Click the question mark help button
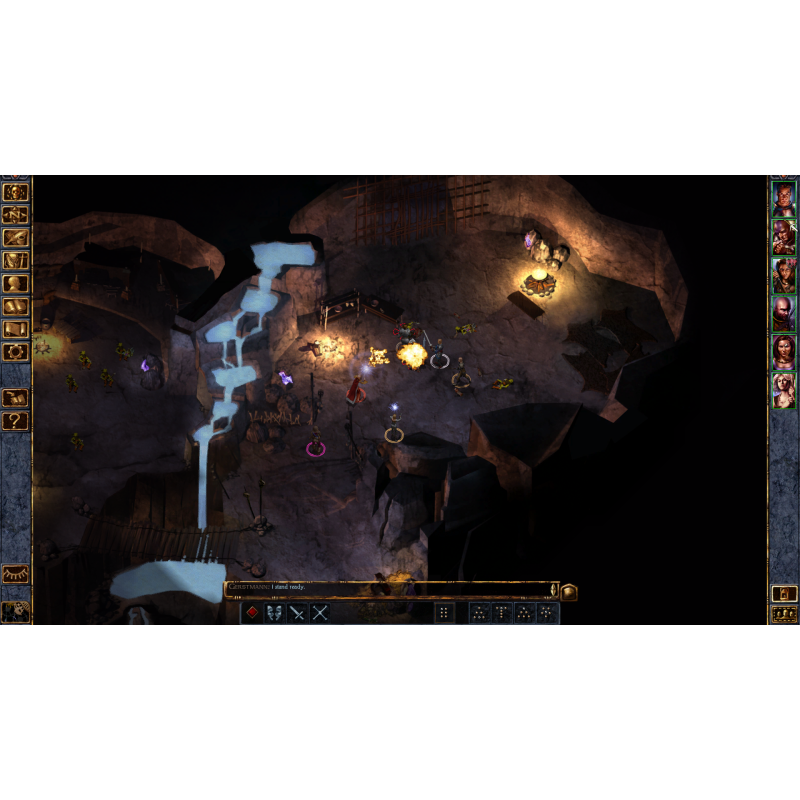This screenshot has width=800, height=800. coord(16,421)
